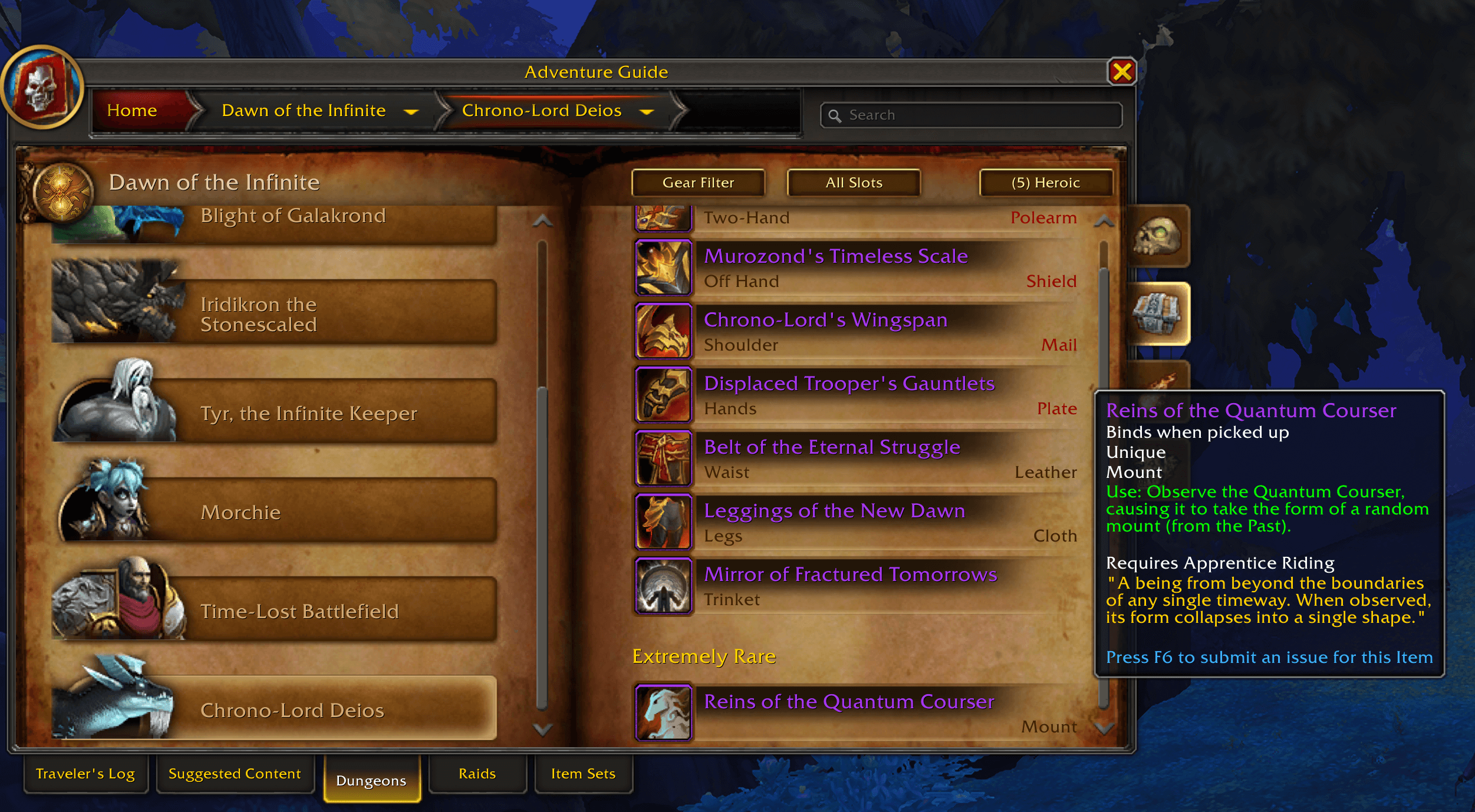Open the All Slots filter
Viewport: 1475px width, 812px height.
click(854, 183)
